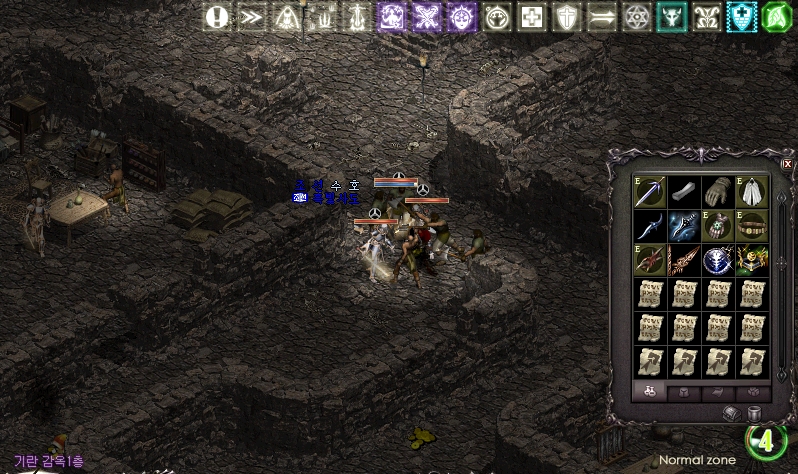Click the cyan shield buff icon

click(x=741, y=17)
